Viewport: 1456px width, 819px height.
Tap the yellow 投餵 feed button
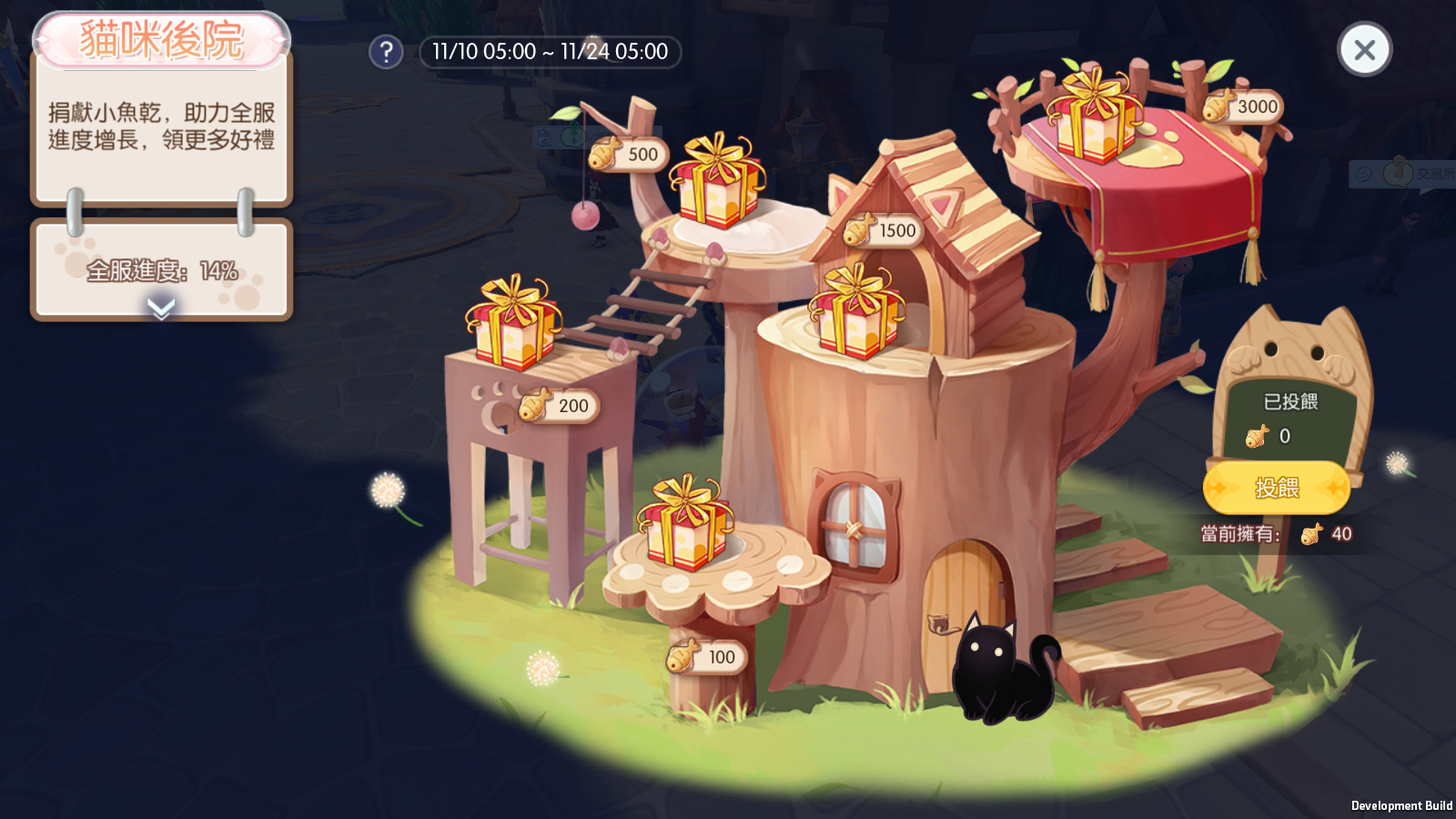[1276, 488]
